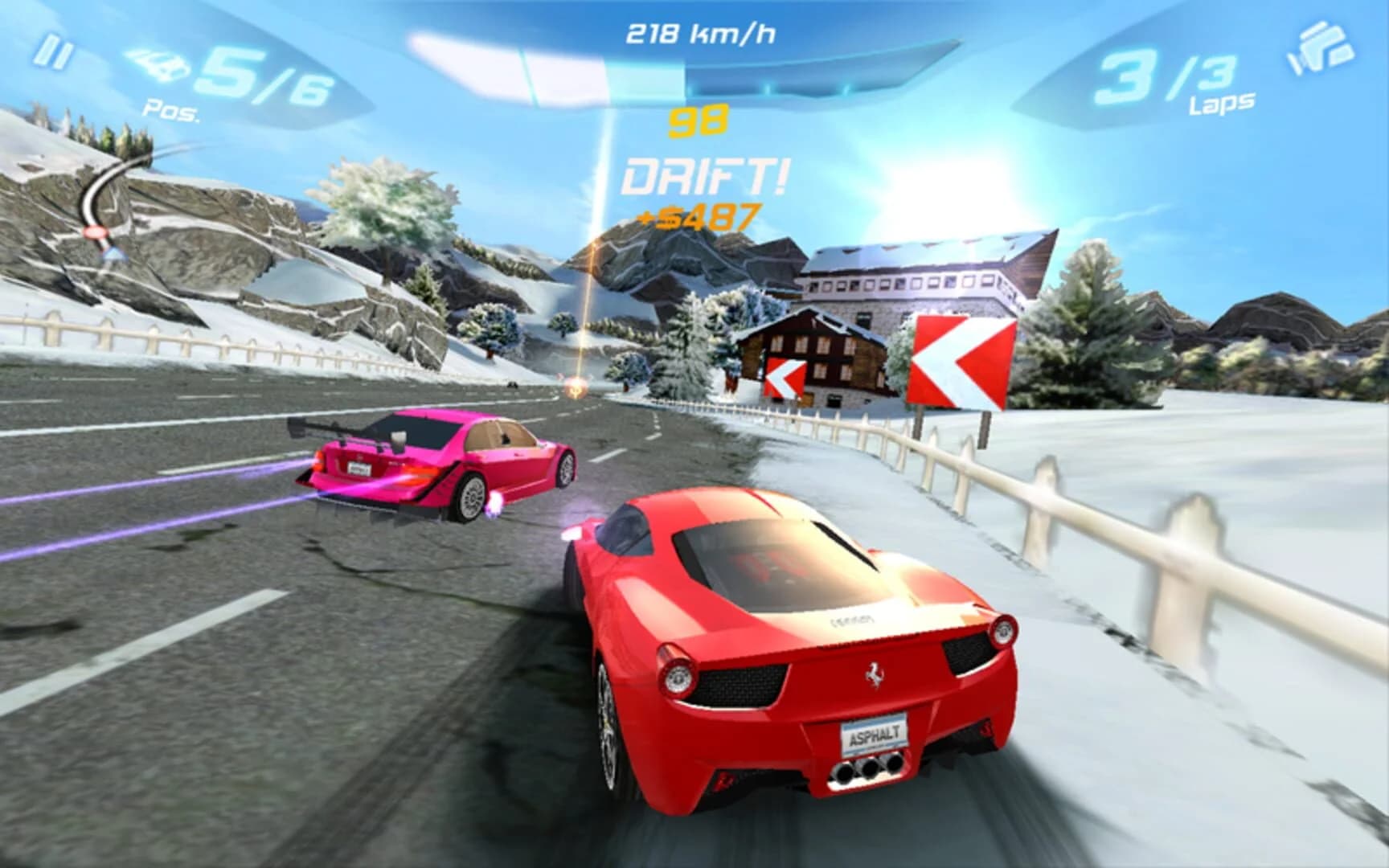
Task: Select the red checkpoint dot on minimap
Action: point(96,233)
